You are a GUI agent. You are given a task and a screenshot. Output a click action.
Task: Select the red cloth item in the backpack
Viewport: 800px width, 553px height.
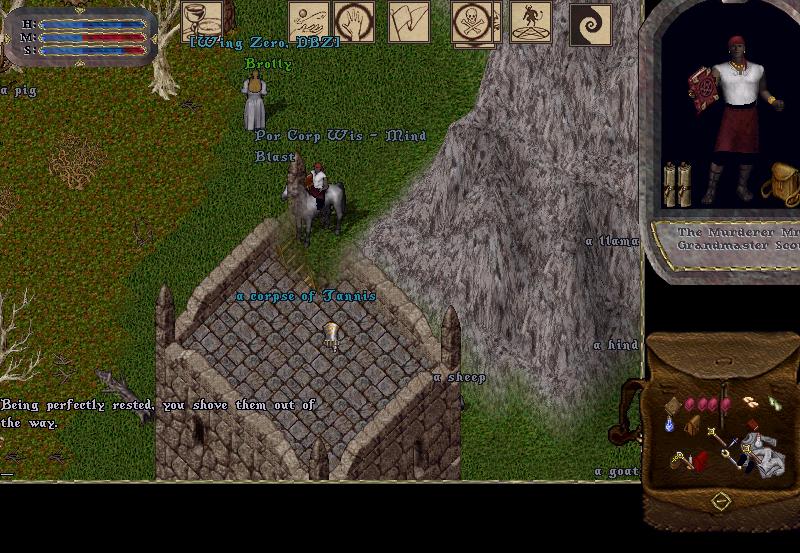(701, 461)
